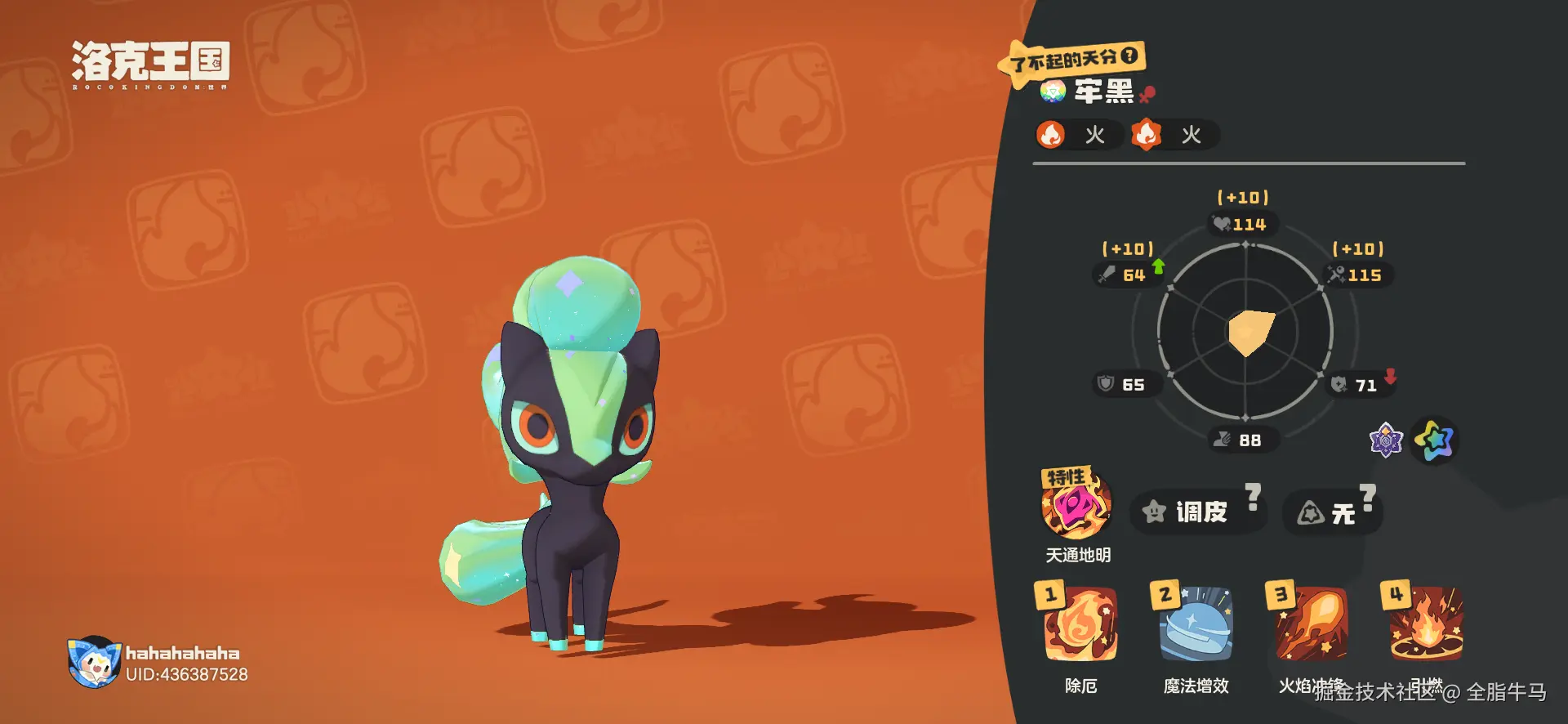Show details for the 调皮 nature
Screen dimensions: 1568x724
point(1198,512)
